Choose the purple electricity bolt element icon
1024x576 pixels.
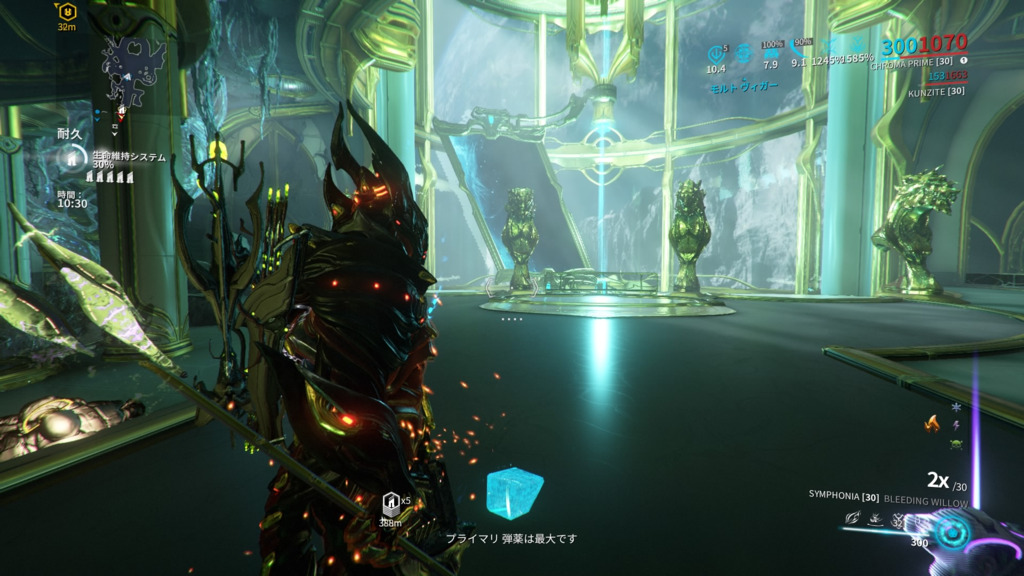[x=956, y=426]
